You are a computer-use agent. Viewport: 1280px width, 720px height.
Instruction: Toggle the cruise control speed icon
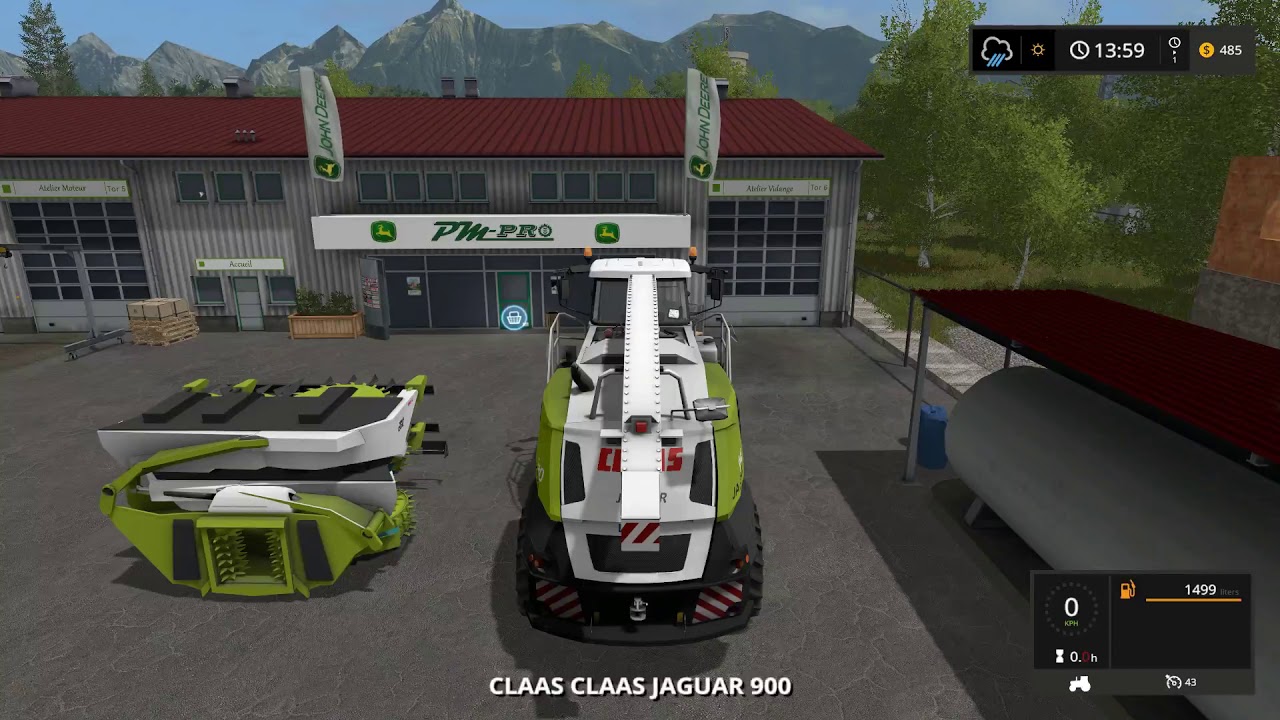(x=1173, y=682)
